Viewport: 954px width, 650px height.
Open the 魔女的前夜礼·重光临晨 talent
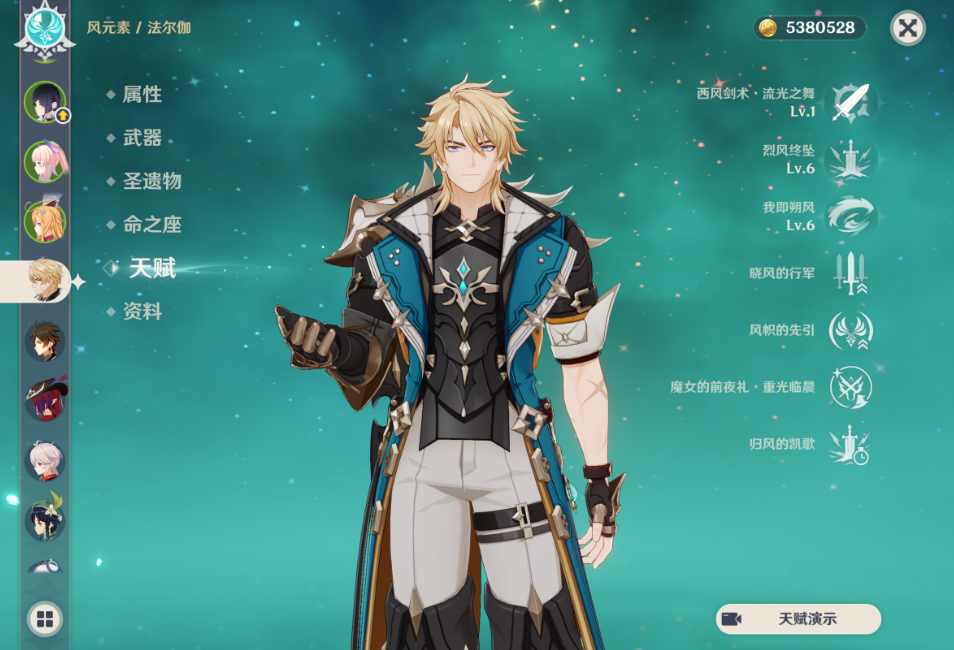tap(851, 387)
